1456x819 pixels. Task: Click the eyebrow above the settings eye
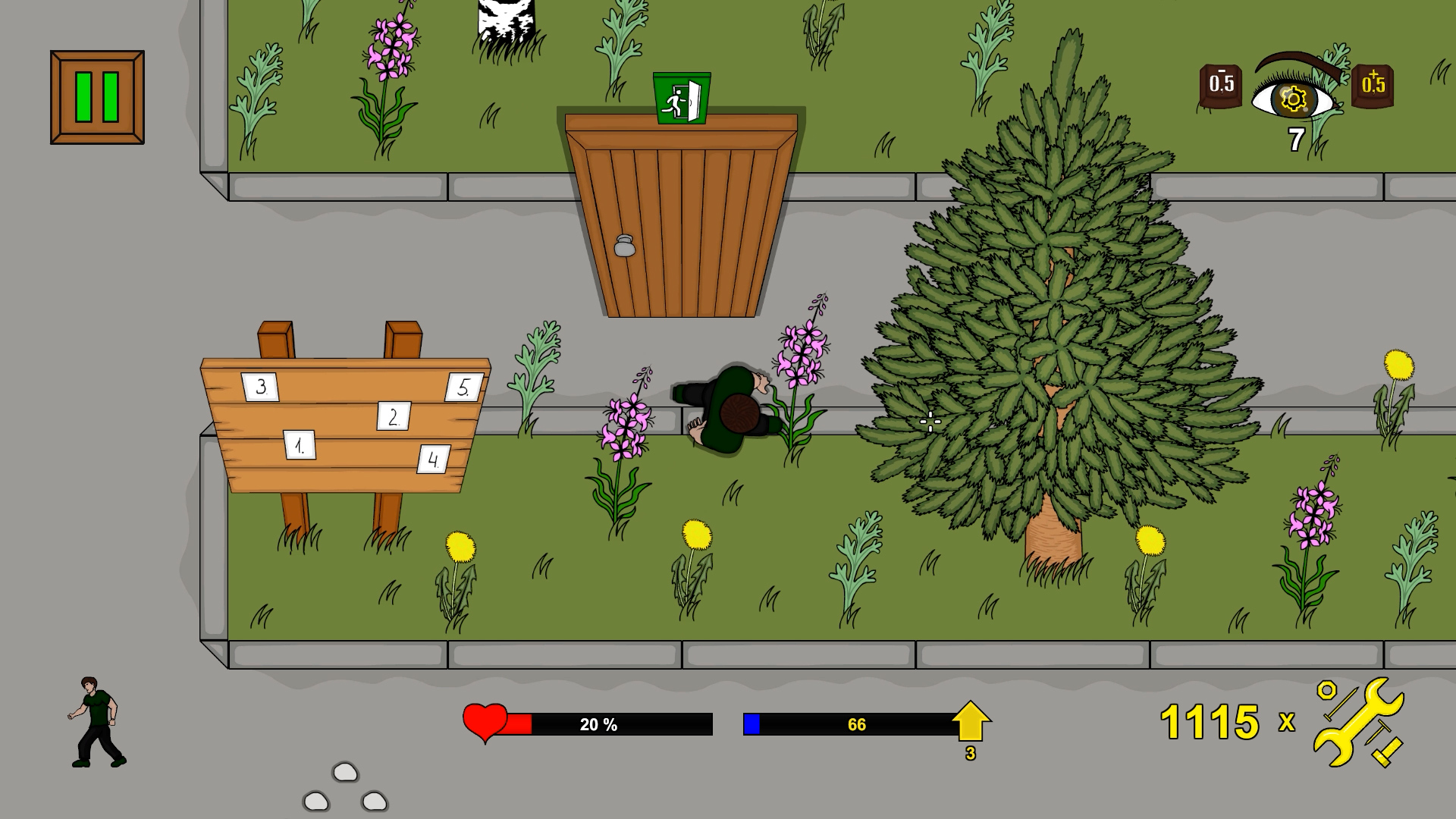pyautogui.click(x=1294, y=59)
